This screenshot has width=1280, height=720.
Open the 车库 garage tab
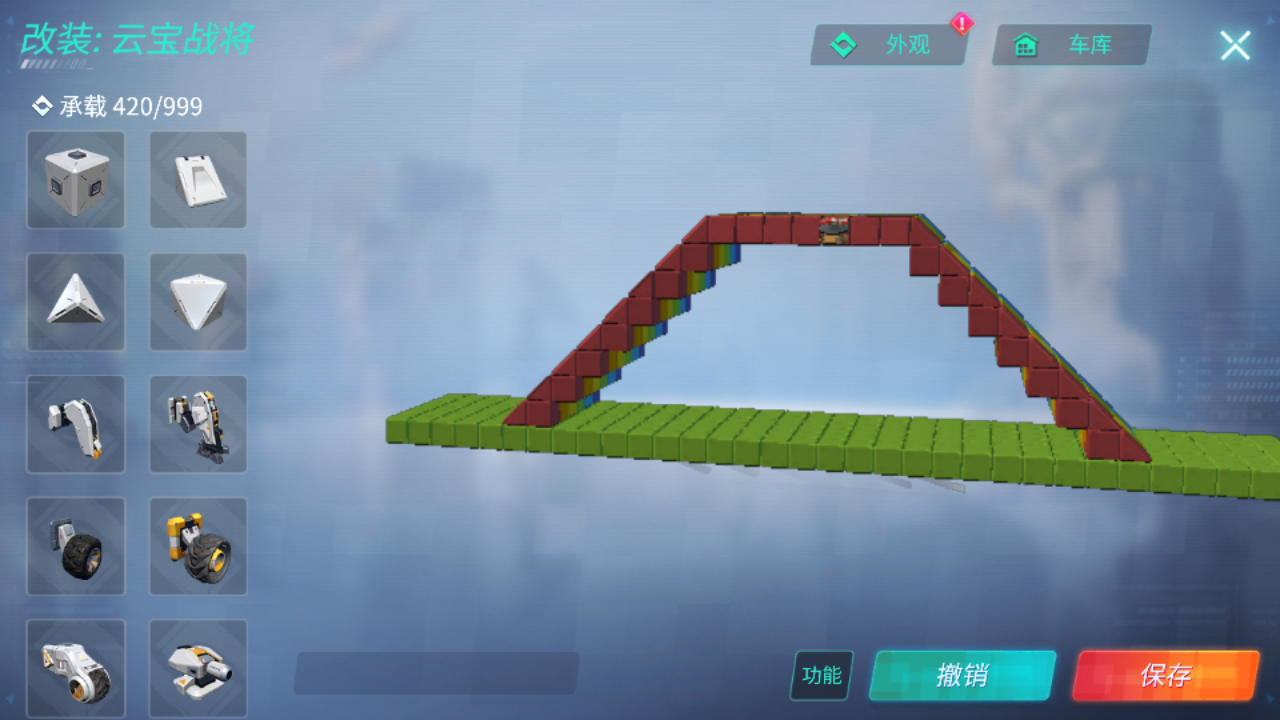coord(1070,44)
